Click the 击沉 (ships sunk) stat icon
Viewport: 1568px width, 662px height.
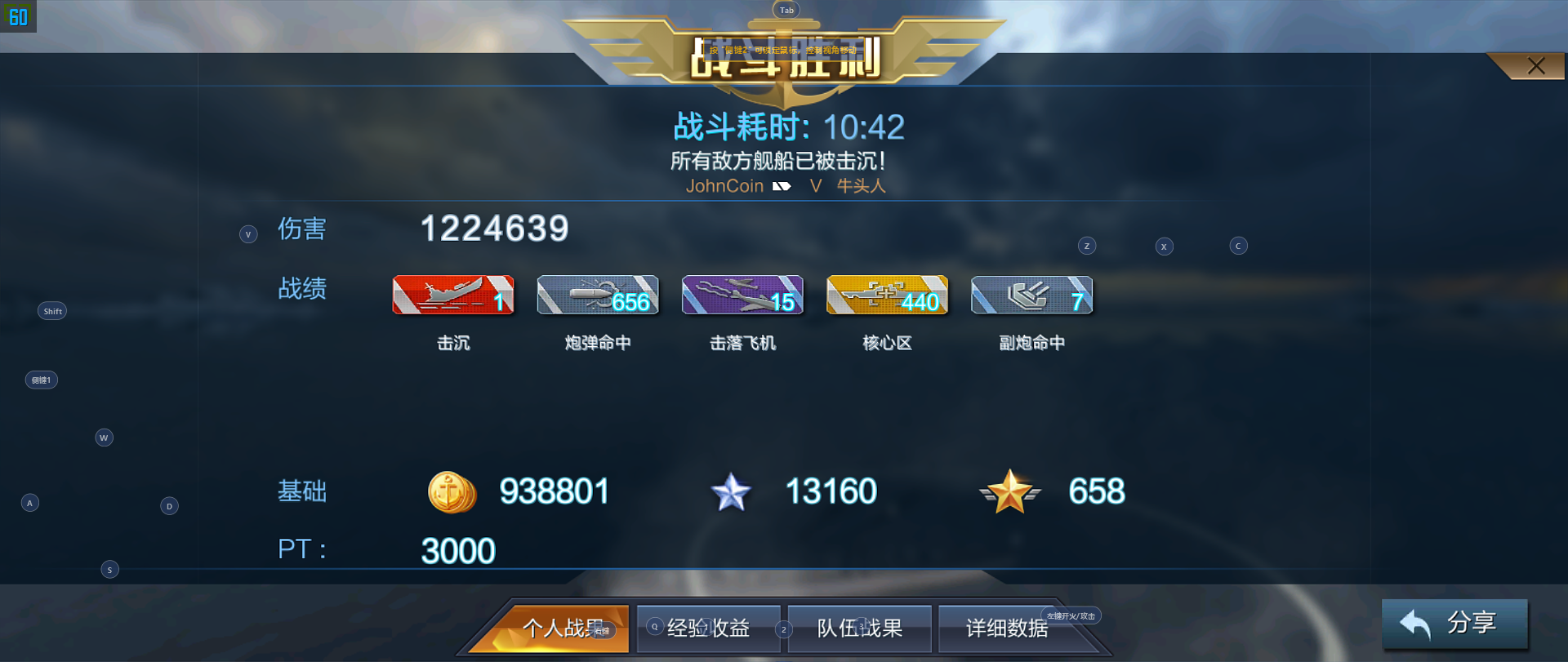coord(452,295)
